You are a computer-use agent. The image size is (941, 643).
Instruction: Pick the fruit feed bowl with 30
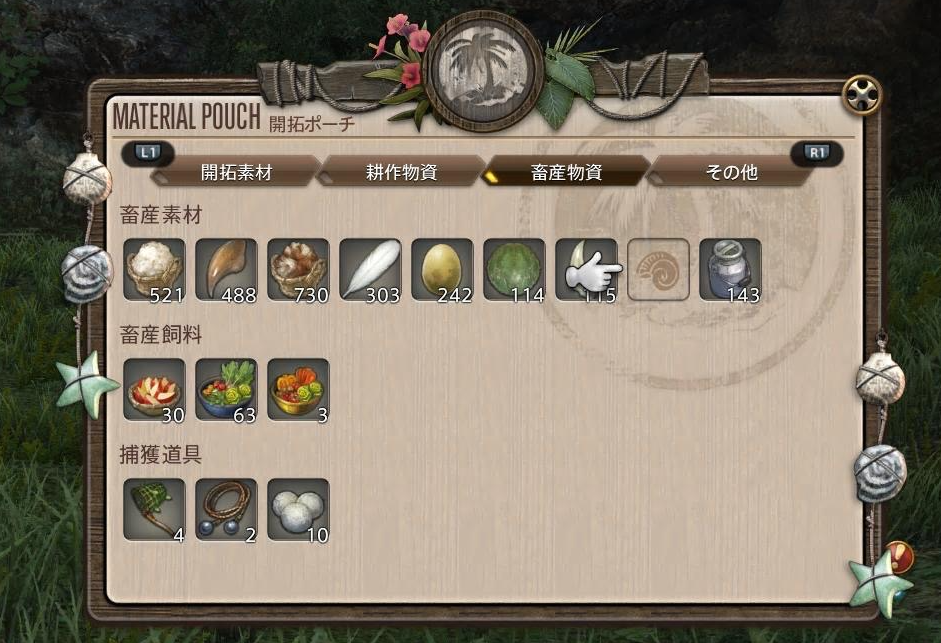pyautogui.click(x=154, y=389)
